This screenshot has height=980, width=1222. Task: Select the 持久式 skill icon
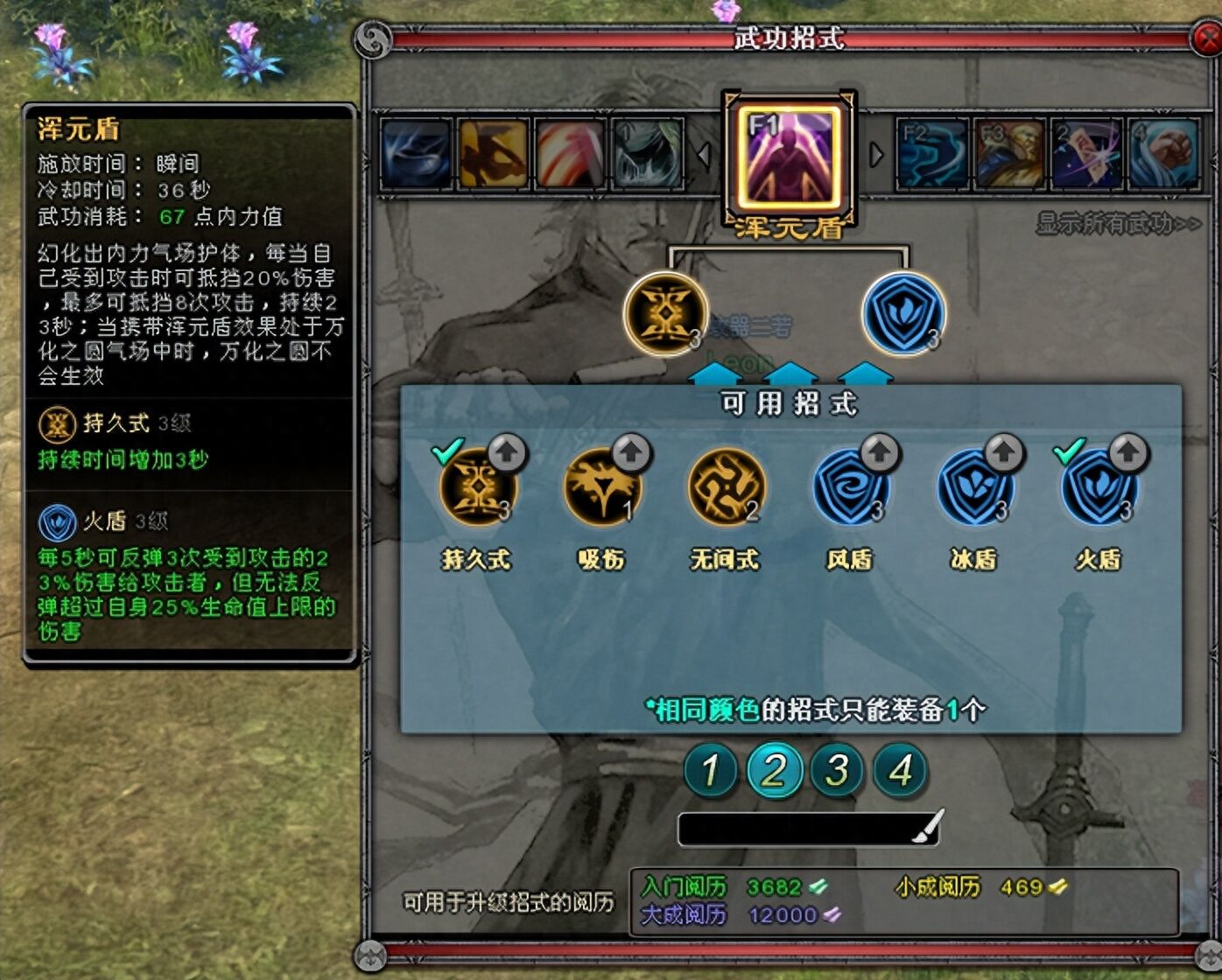point(478,491)
